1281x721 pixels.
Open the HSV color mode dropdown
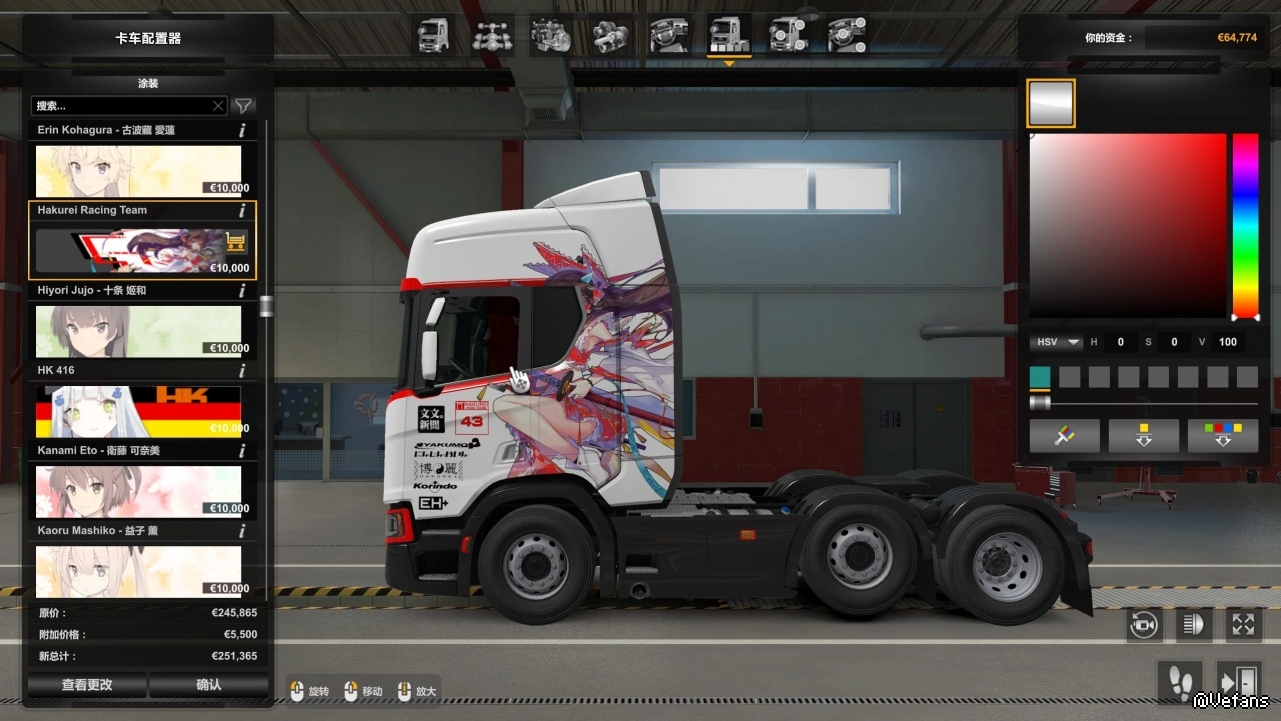pyautogui.click(x=1058, y=342)
